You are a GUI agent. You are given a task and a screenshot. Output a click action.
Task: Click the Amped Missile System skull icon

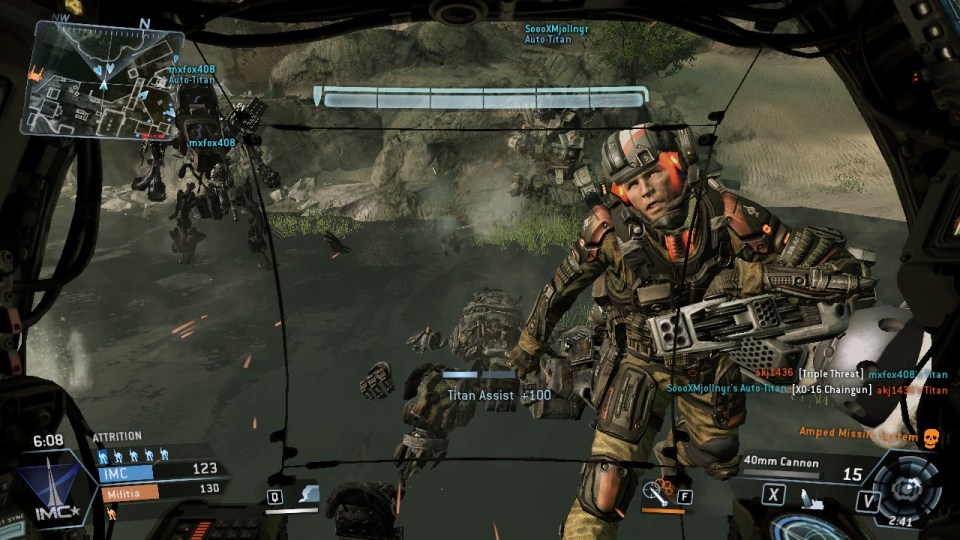(928, 437)
